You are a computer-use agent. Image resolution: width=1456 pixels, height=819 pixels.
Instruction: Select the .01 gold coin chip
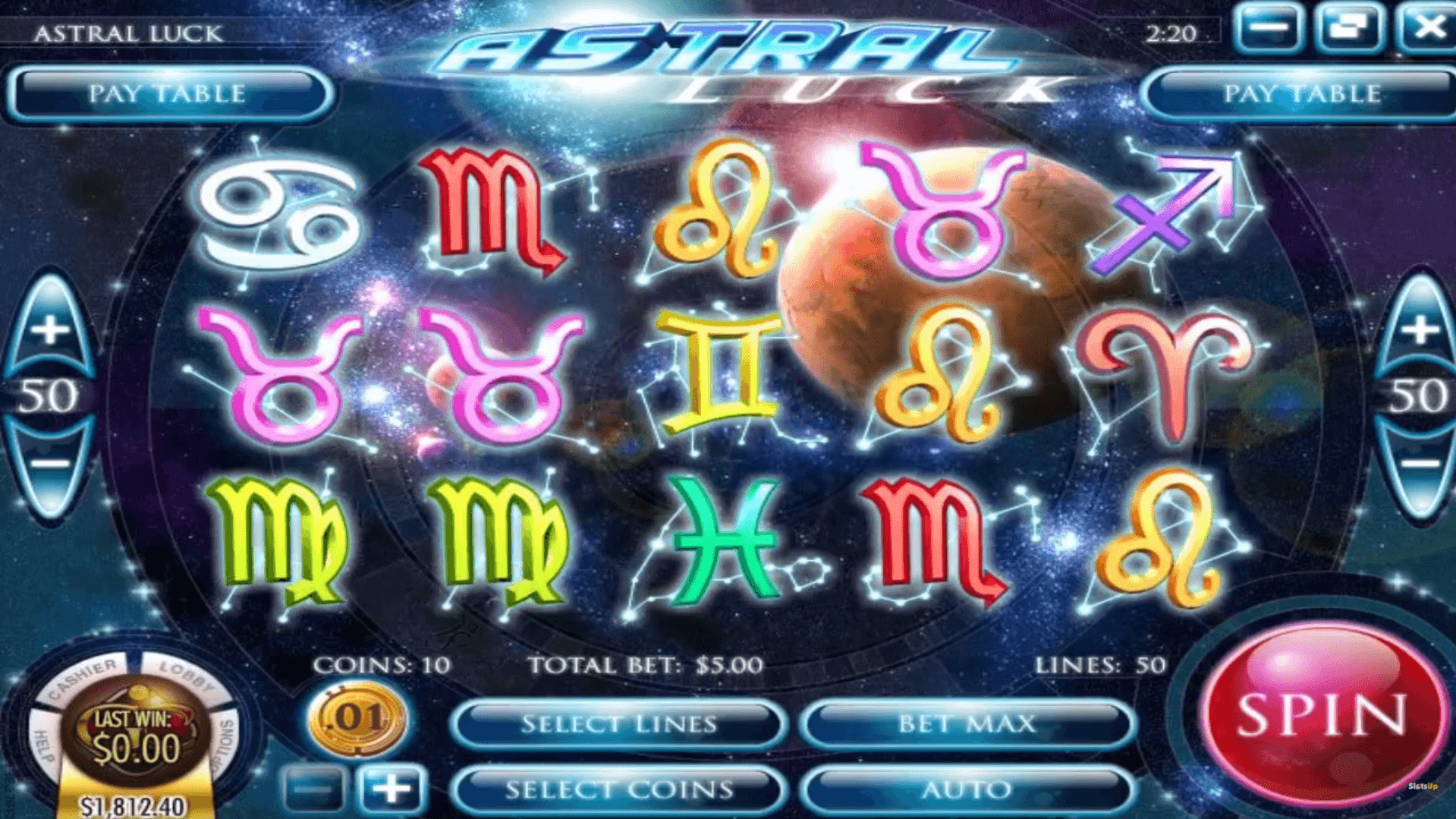pos(357,717)
